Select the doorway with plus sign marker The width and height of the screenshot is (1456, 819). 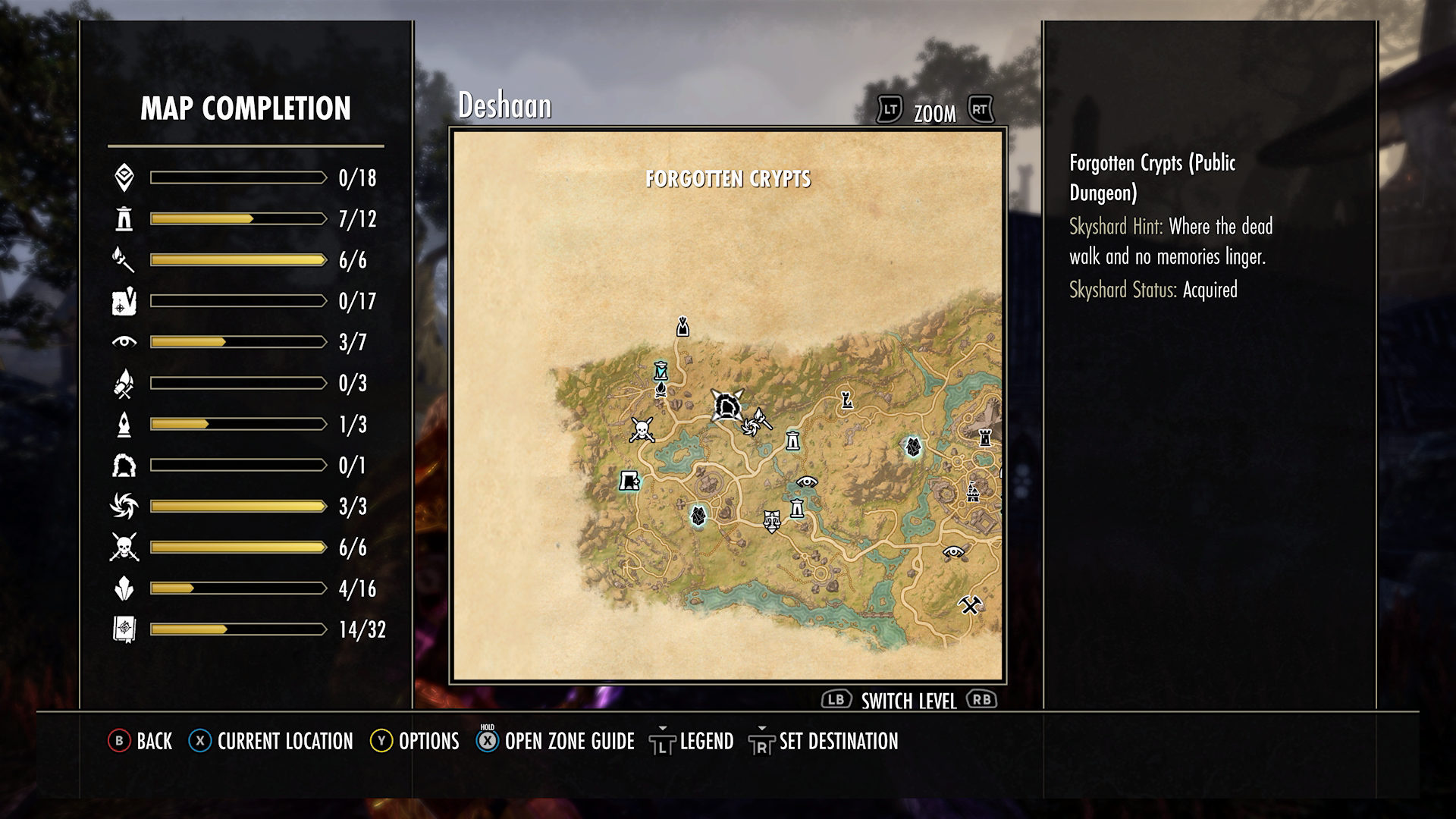click(629, 480)
